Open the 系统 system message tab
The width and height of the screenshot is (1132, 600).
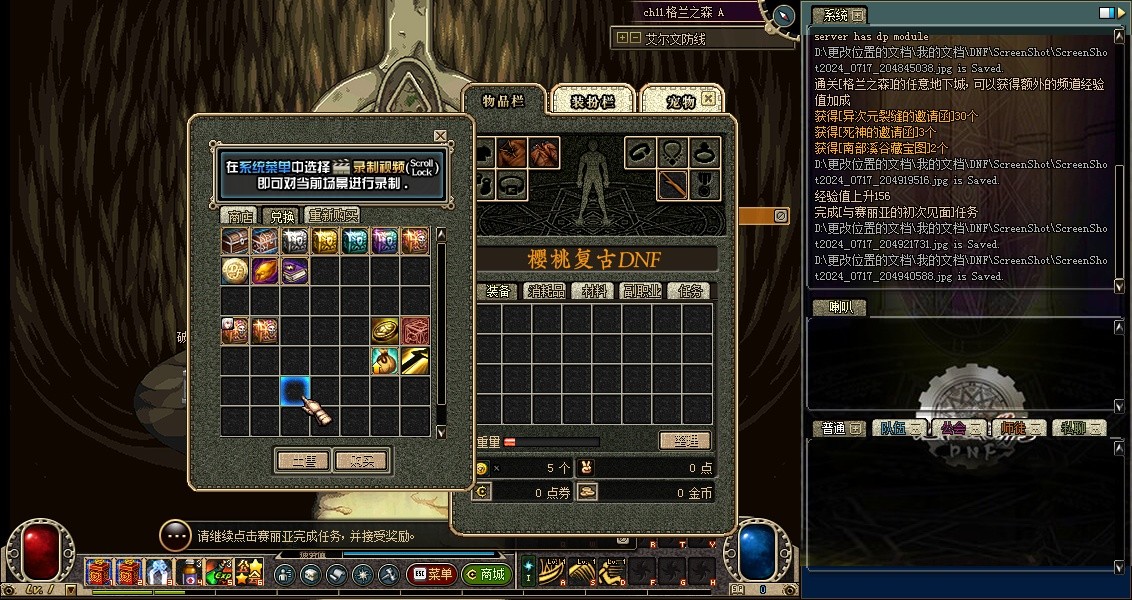(830, 15)
